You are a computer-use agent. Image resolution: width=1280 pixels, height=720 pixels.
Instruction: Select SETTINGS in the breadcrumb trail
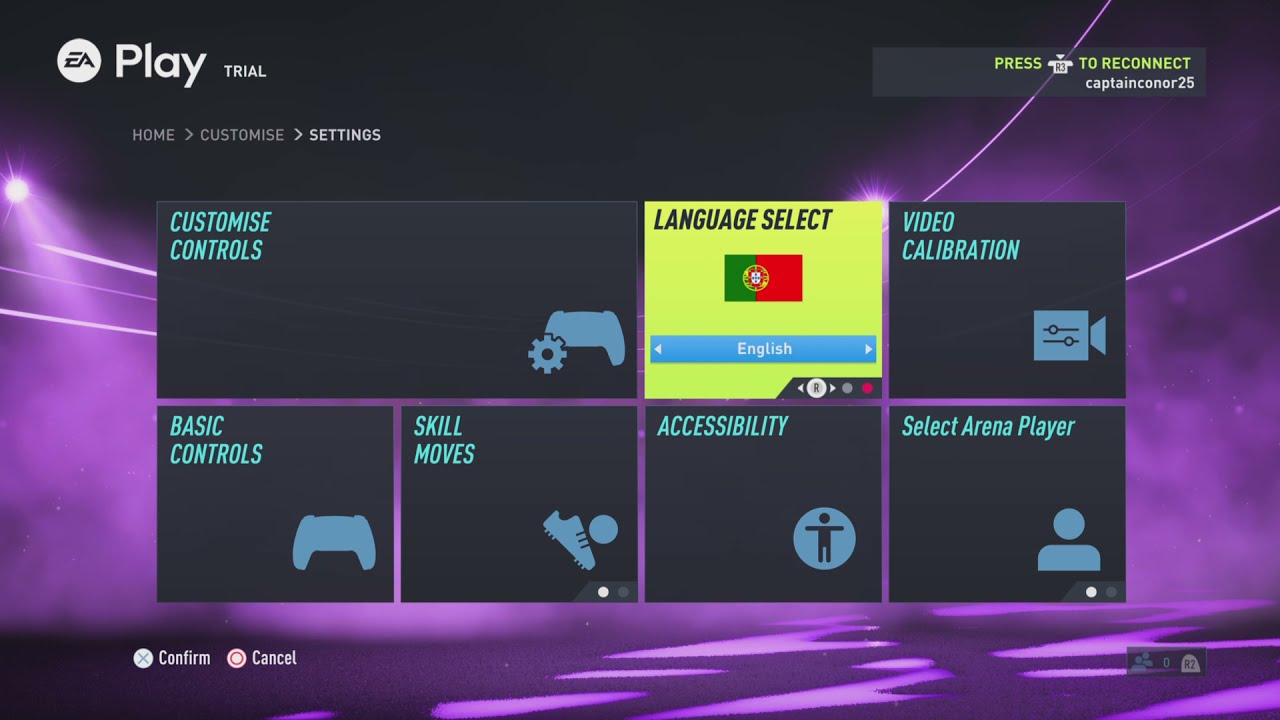pyautogui.click(x=345, y=134)
